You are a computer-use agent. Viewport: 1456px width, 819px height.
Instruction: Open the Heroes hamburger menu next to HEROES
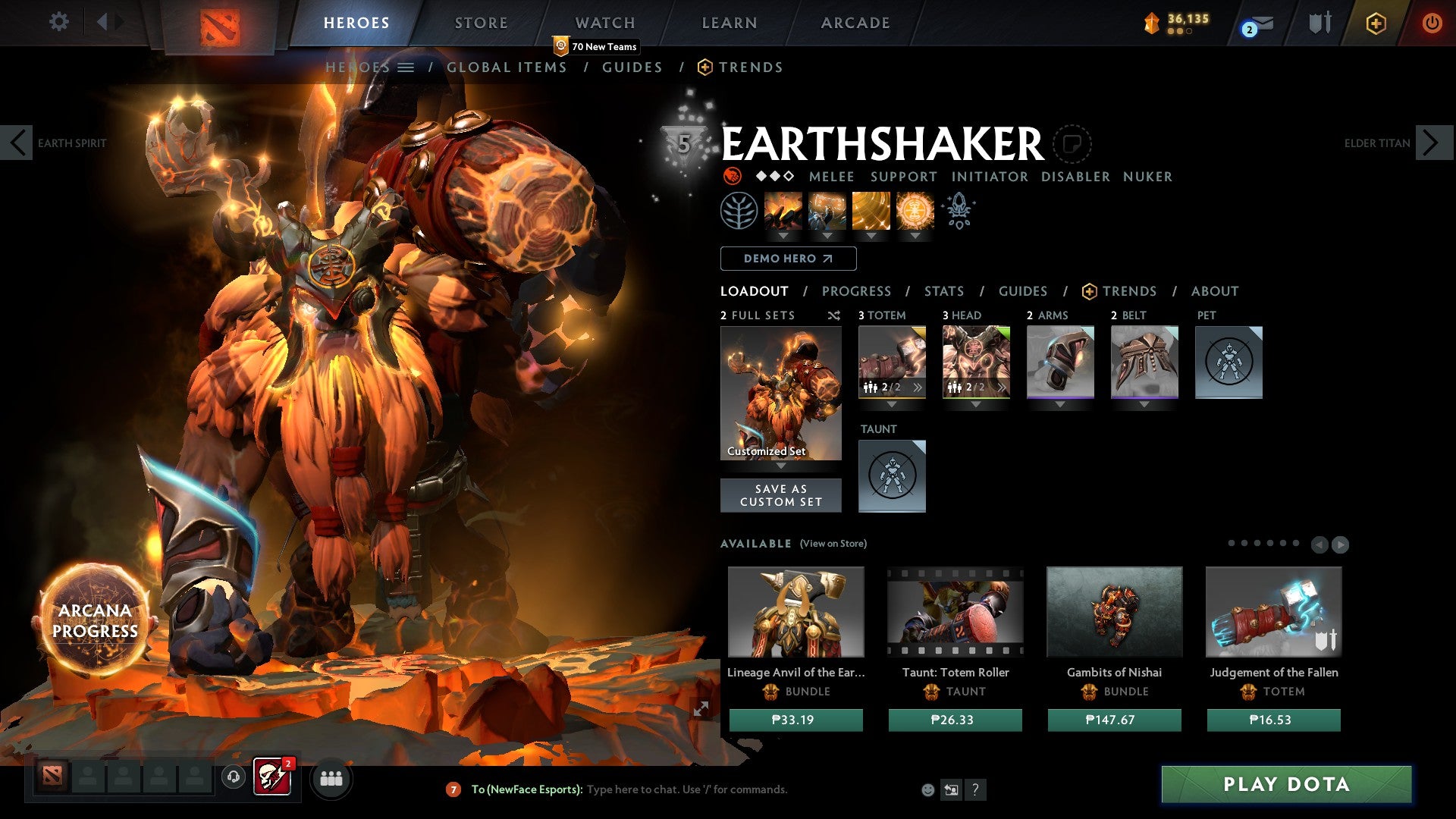[x=407, y=67]
